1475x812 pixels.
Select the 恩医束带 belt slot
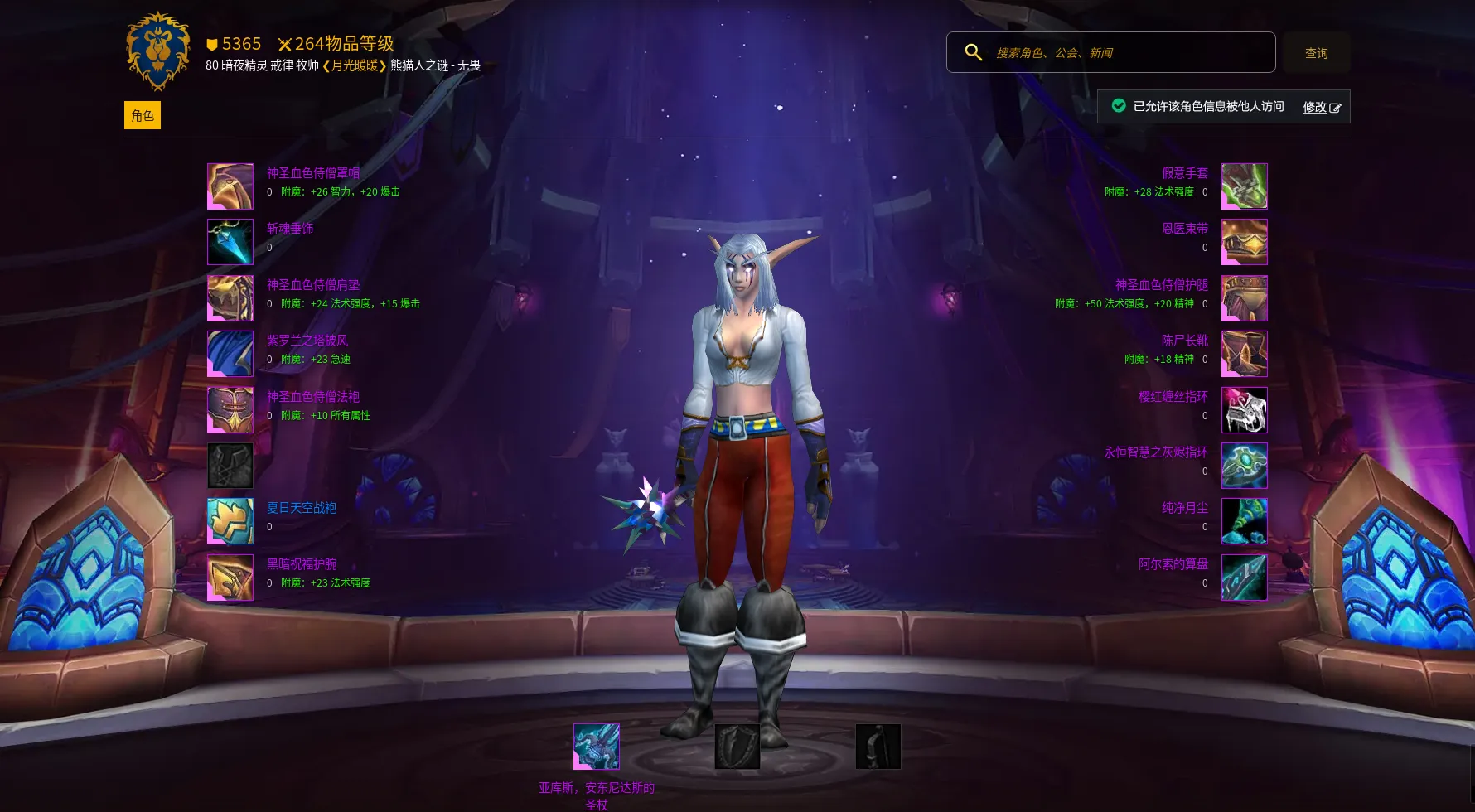tap(1244, 242)
